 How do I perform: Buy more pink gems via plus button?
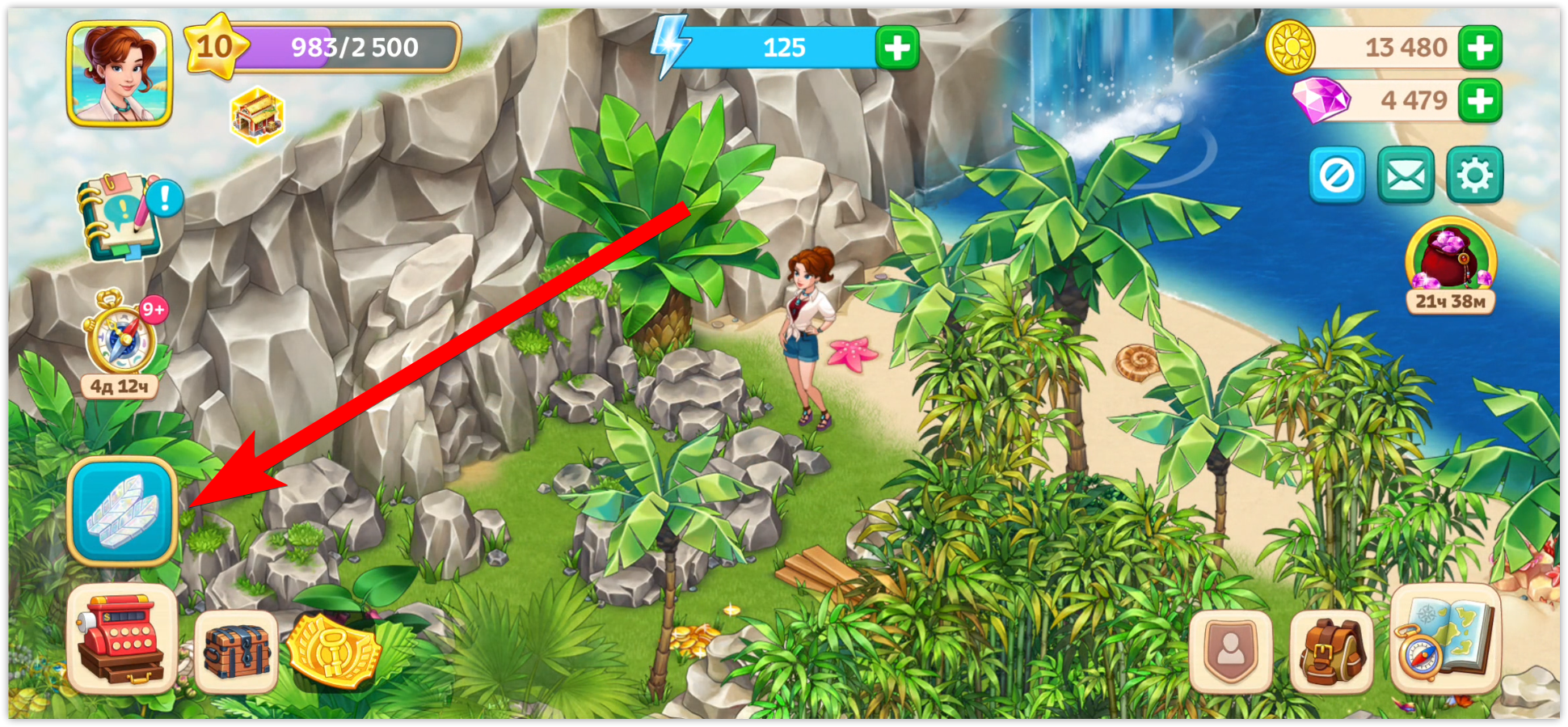tap(1480, 101)
